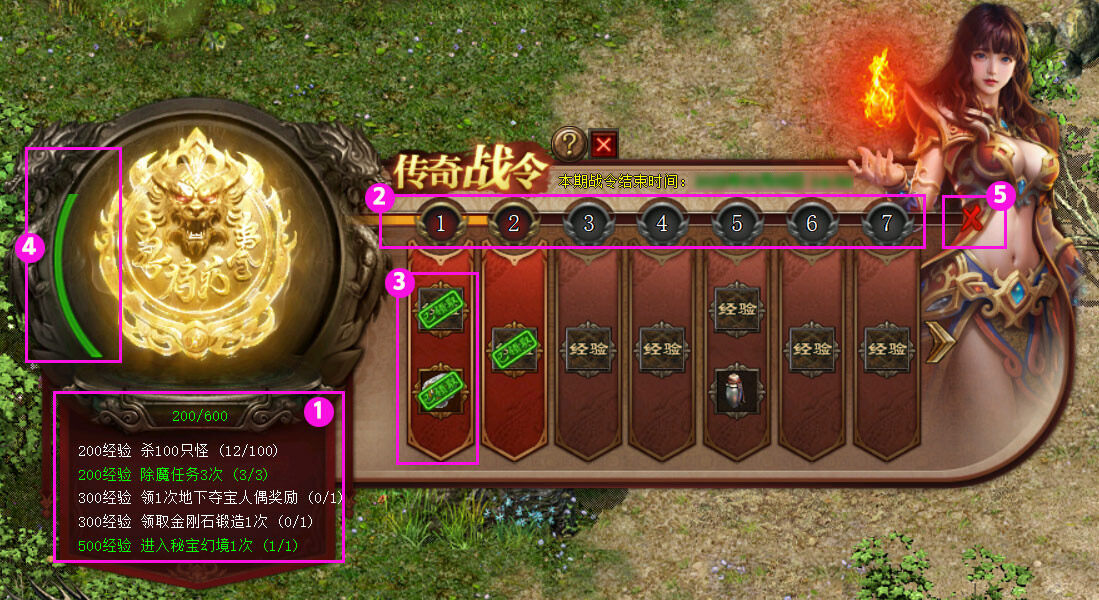Click the large red X after level 7
This screenshot has height=600, width=1099.
(969, 222)
